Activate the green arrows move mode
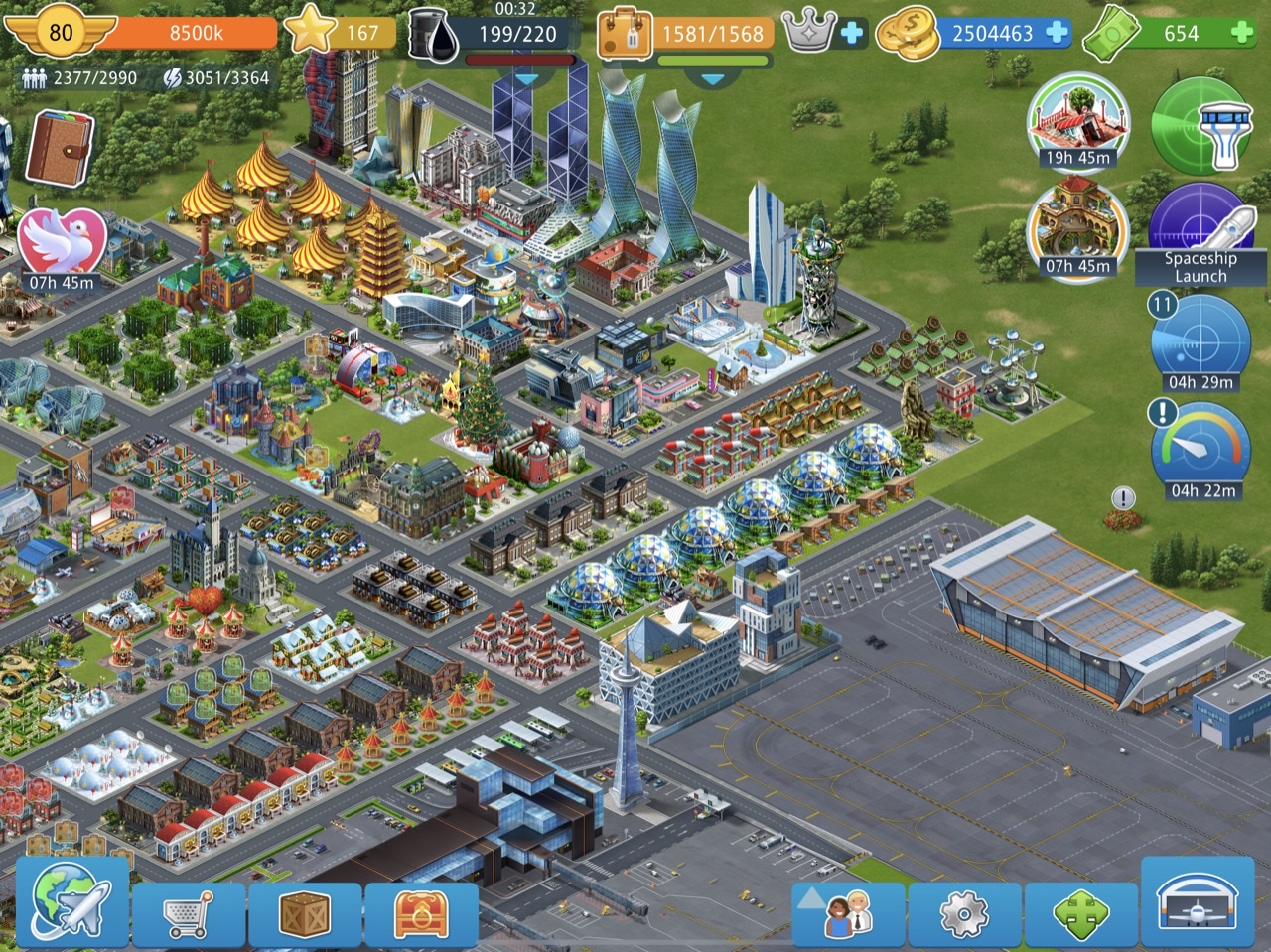 1080,911
